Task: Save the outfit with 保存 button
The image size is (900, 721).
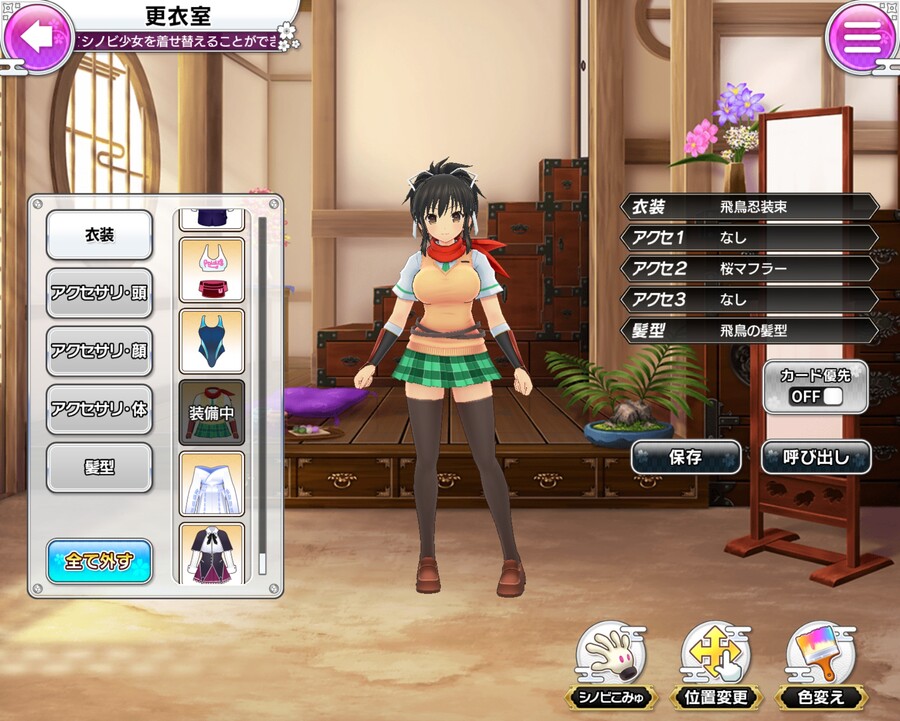Action: point(685,457)
